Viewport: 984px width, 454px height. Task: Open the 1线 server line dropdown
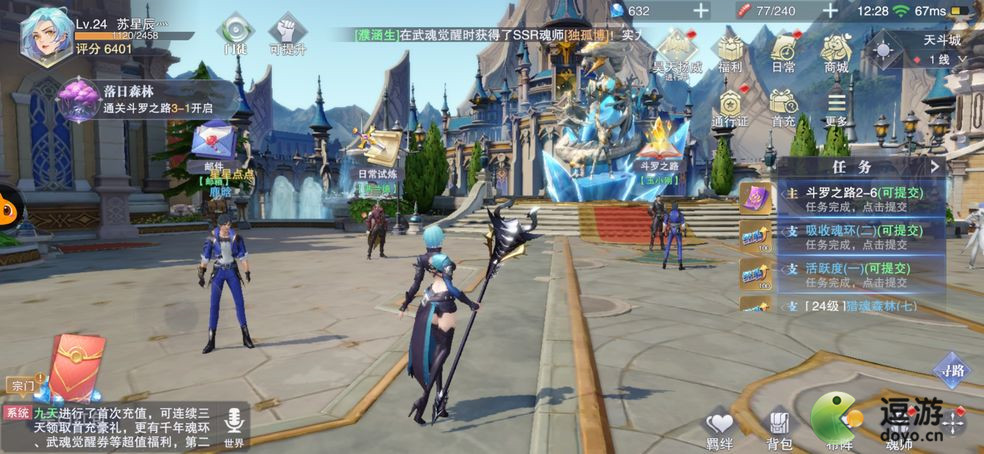[x=939, y=60]
